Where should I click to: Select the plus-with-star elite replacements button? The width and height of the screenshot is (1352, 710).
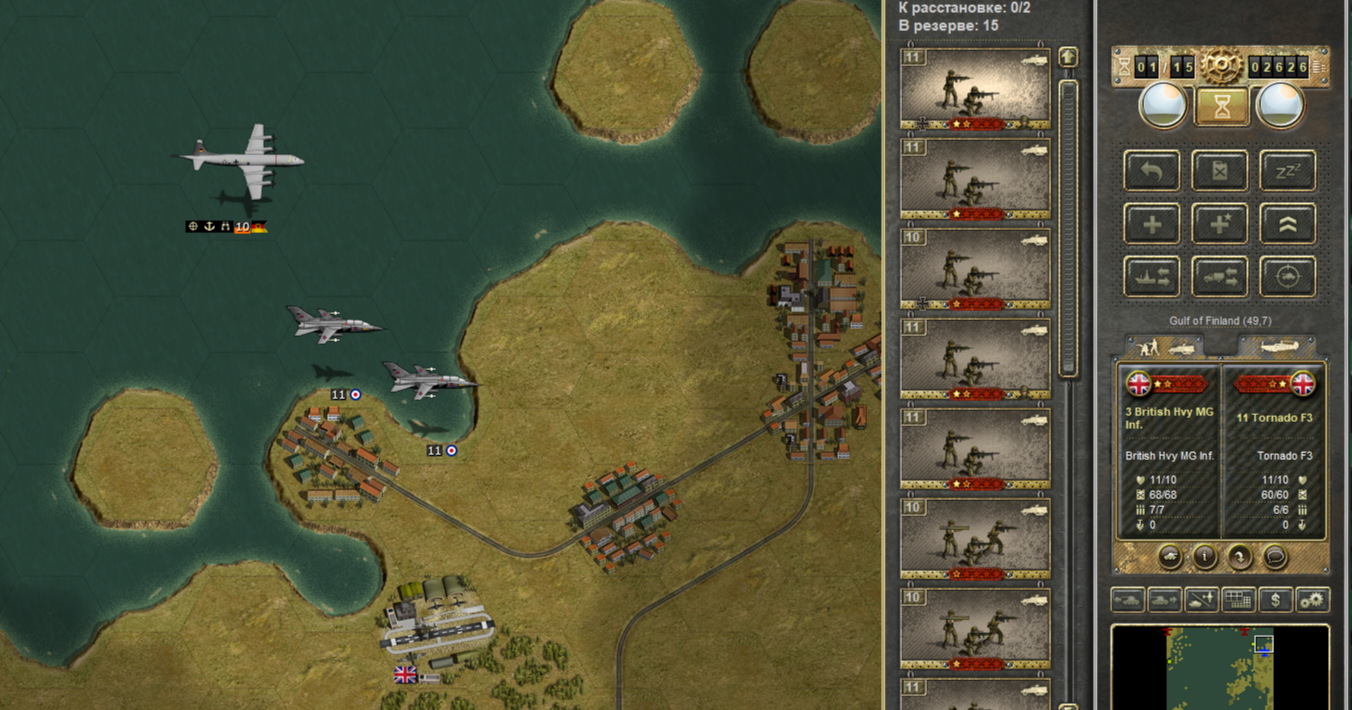1219,224
